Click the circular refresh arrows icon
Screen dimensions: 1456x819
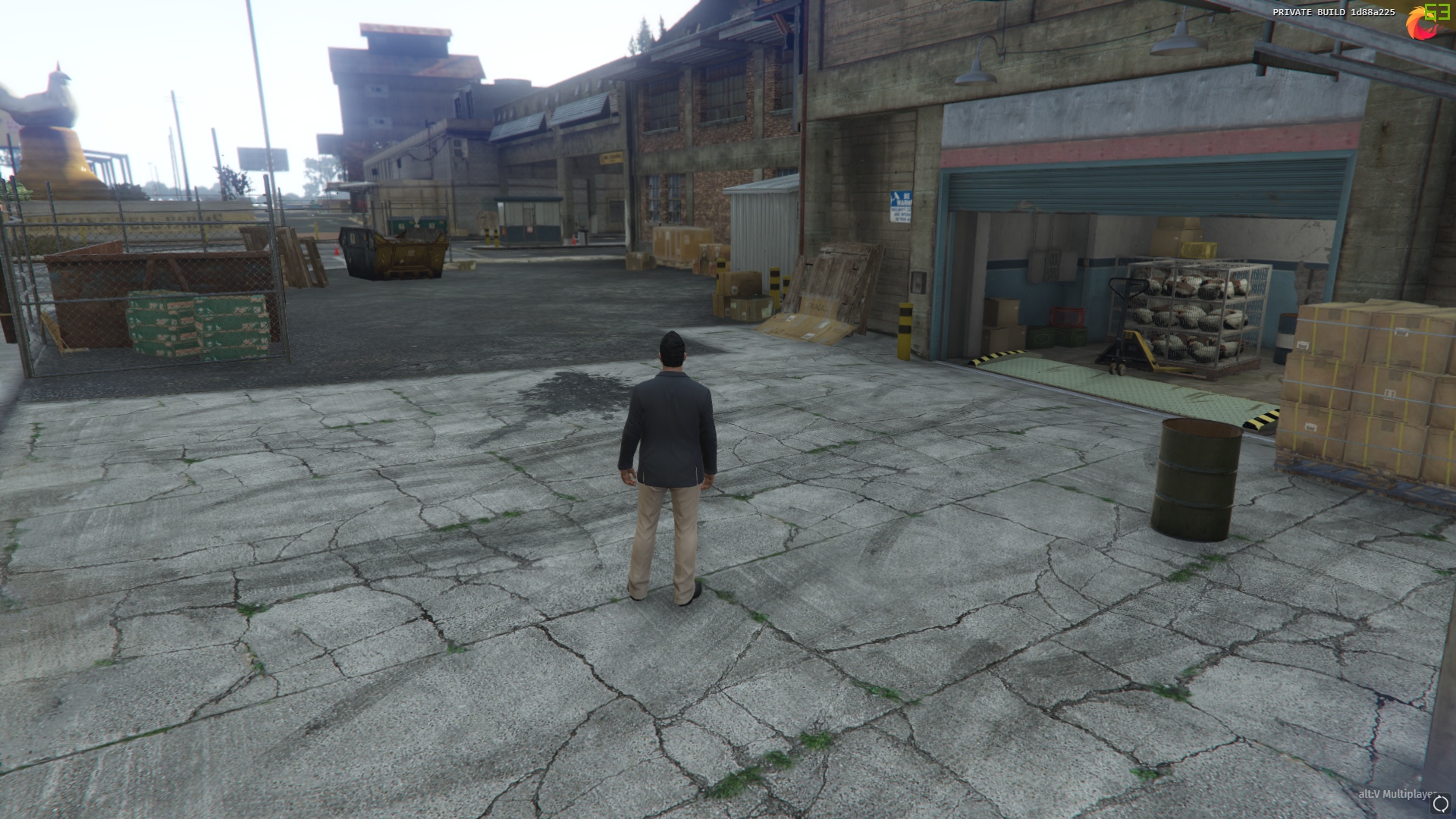(x=1440, y=804)
